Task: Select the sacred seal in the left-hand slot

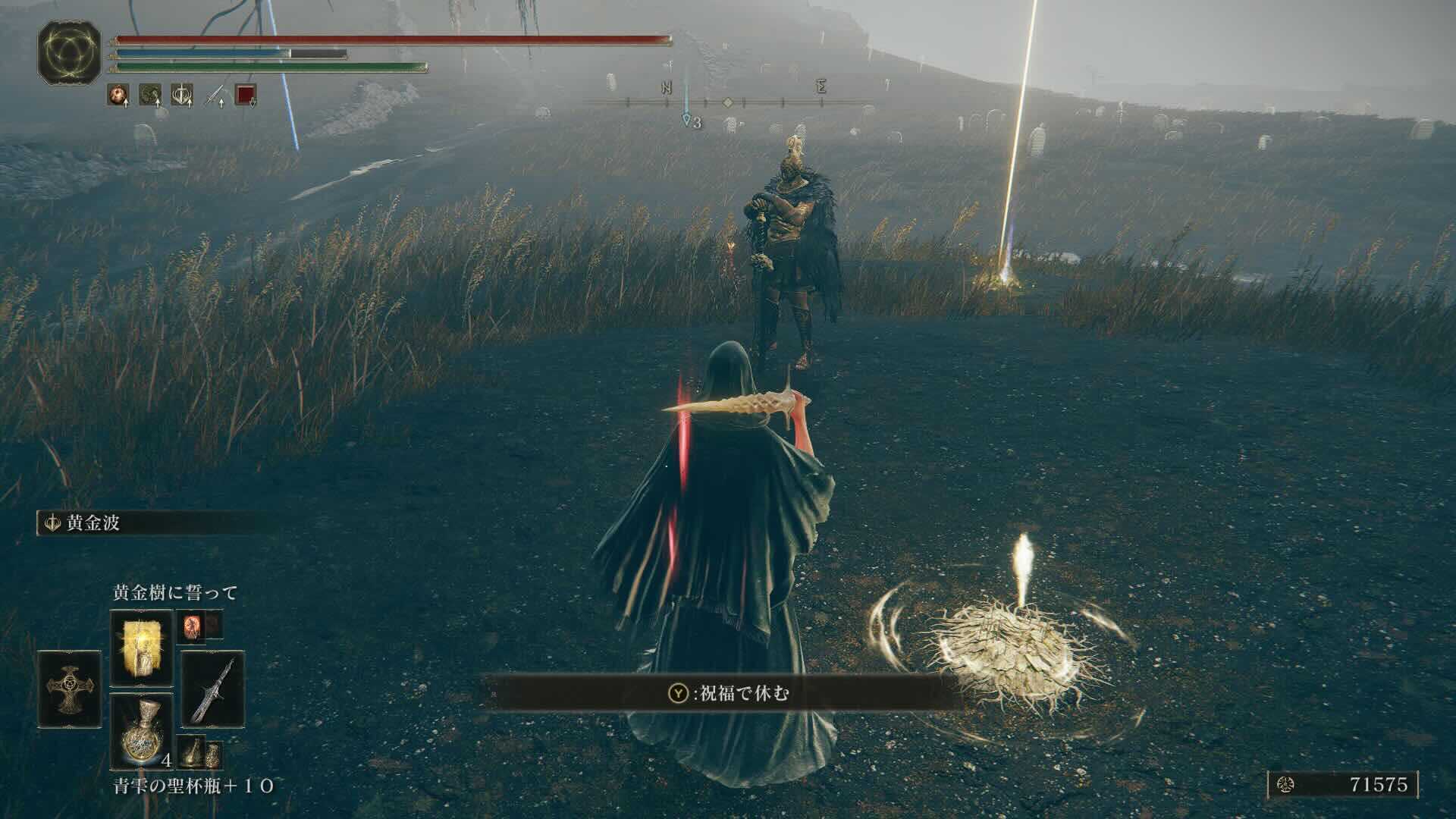Action: point(70,690)
